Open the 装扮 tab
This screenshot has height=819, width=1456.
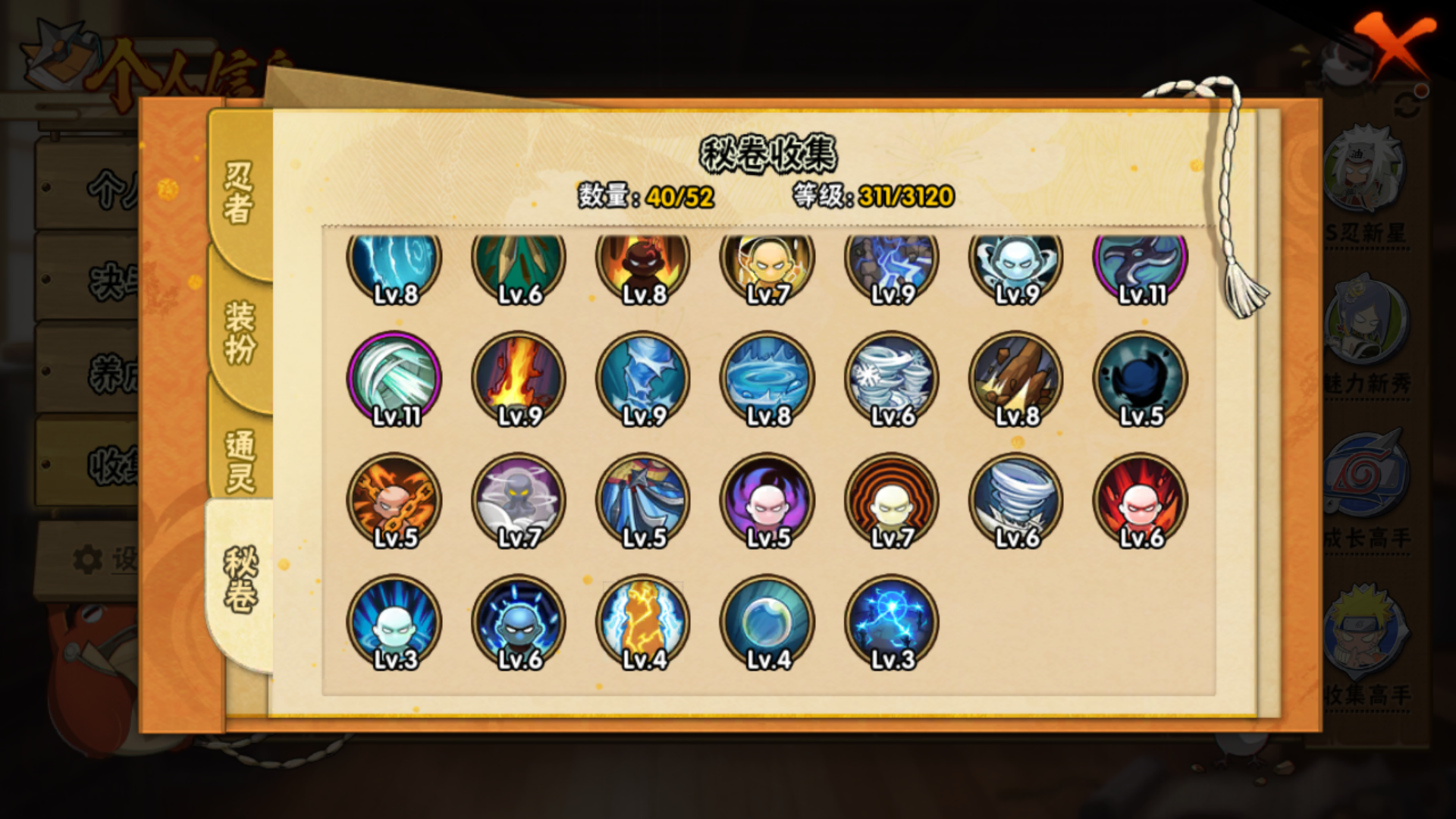[x=238, y=332]
